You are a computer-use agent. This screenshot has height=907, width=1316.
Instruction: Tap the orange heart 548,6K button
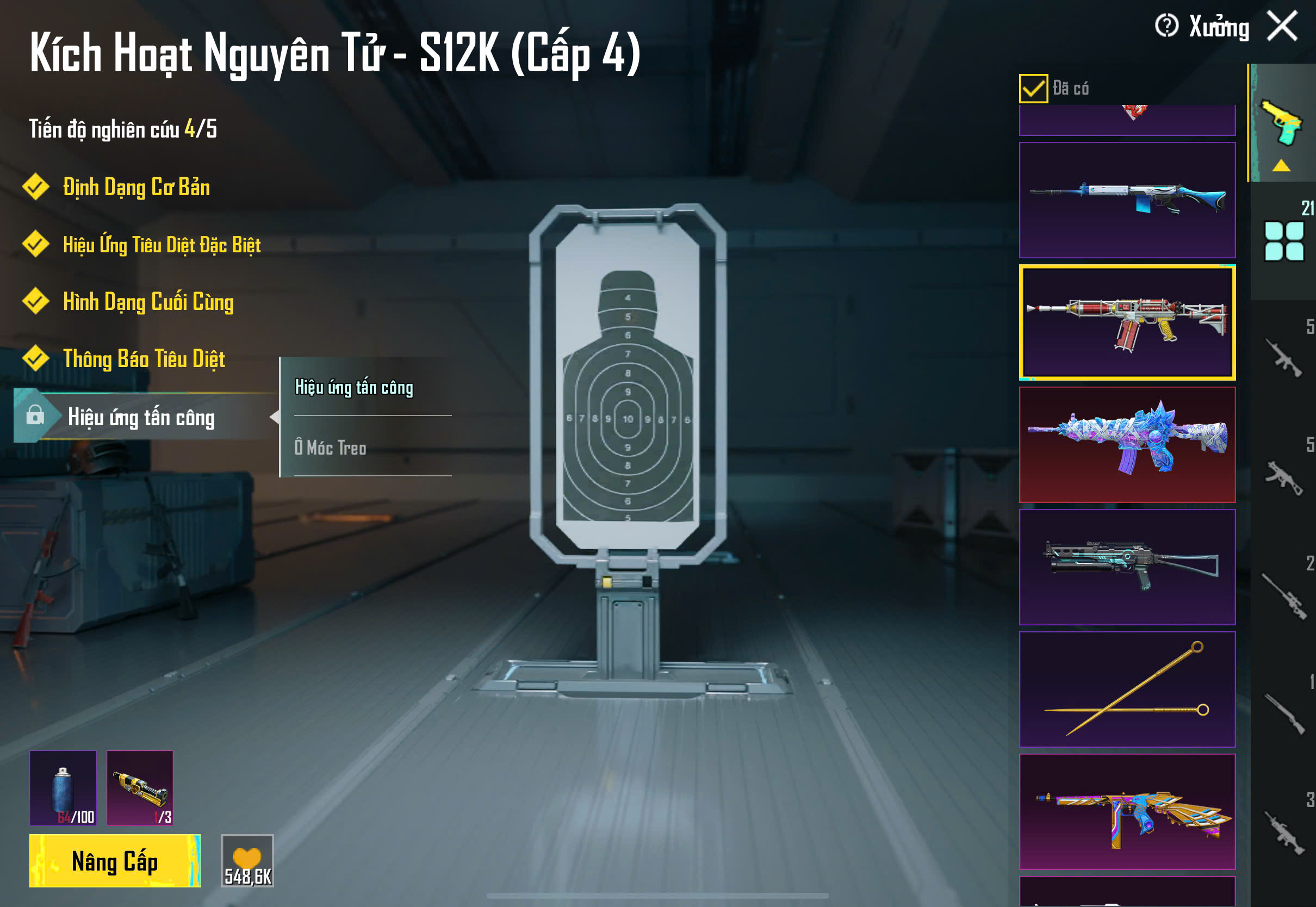tap(247, 861)
